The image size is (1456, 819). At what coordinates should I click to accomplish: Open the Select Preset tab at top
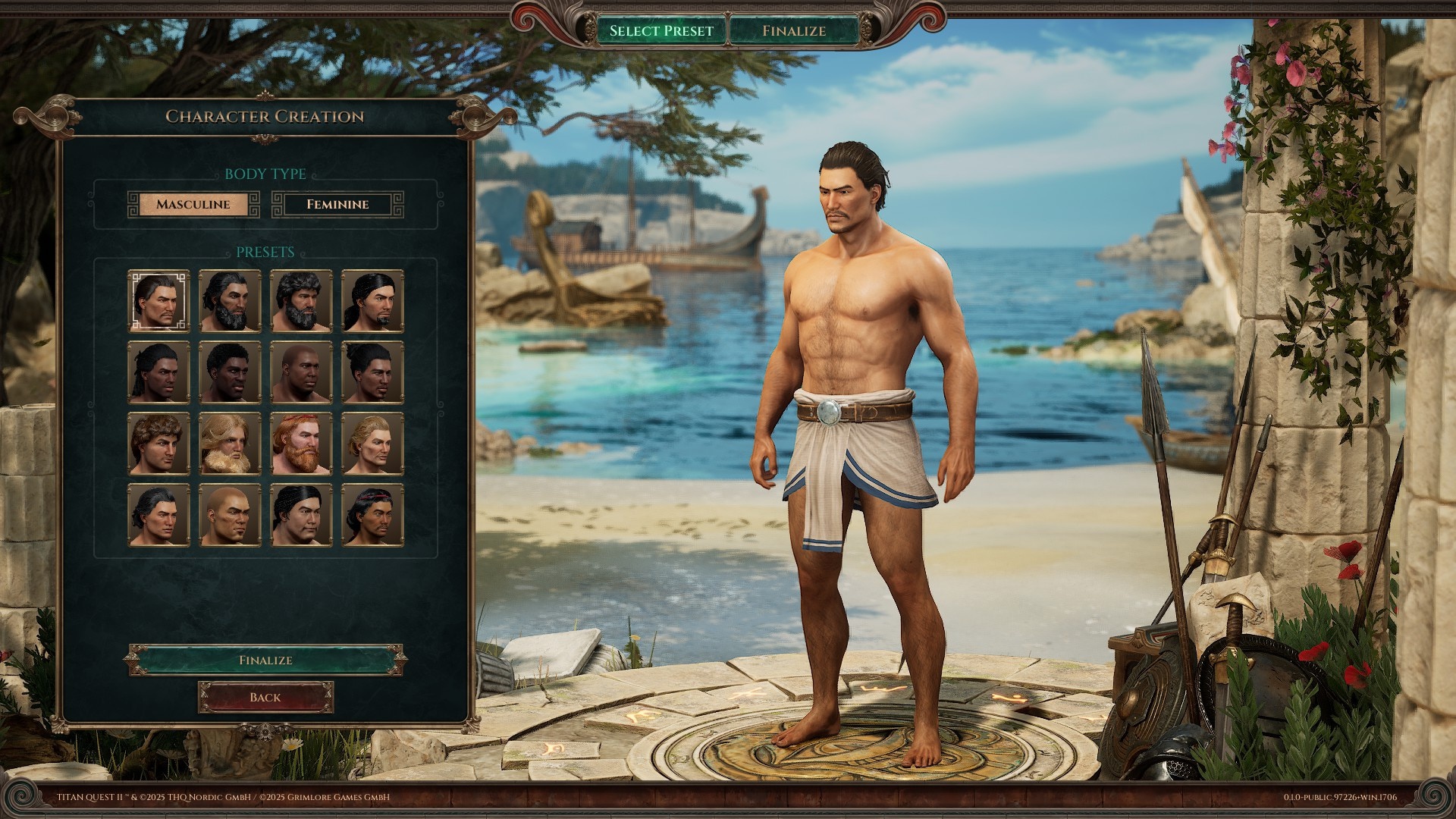(x=661, y=31)
